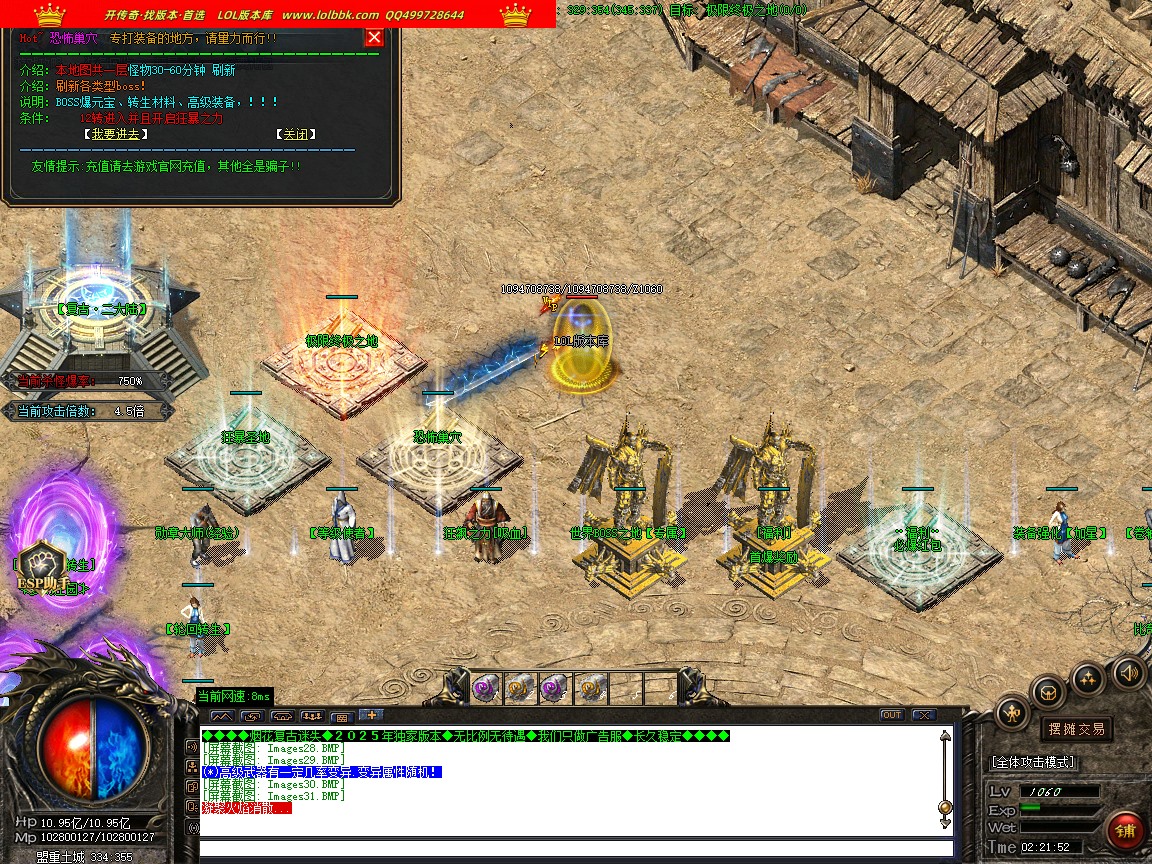Click the plus button above the chat box
1152x864 pixels.
tap(370, 715)
